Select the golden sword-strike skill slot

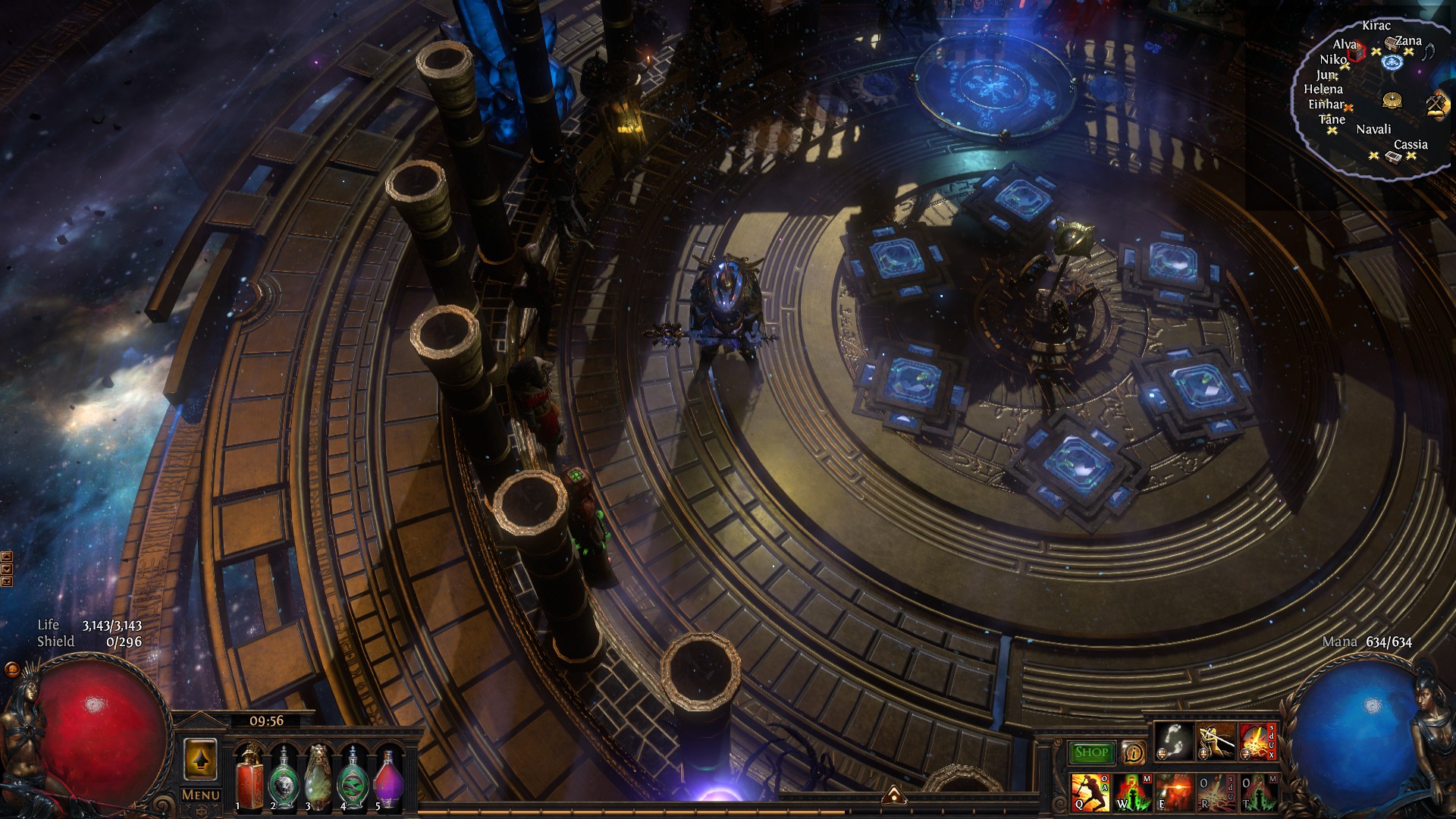pyautogui.click(x=1216, y=741)
